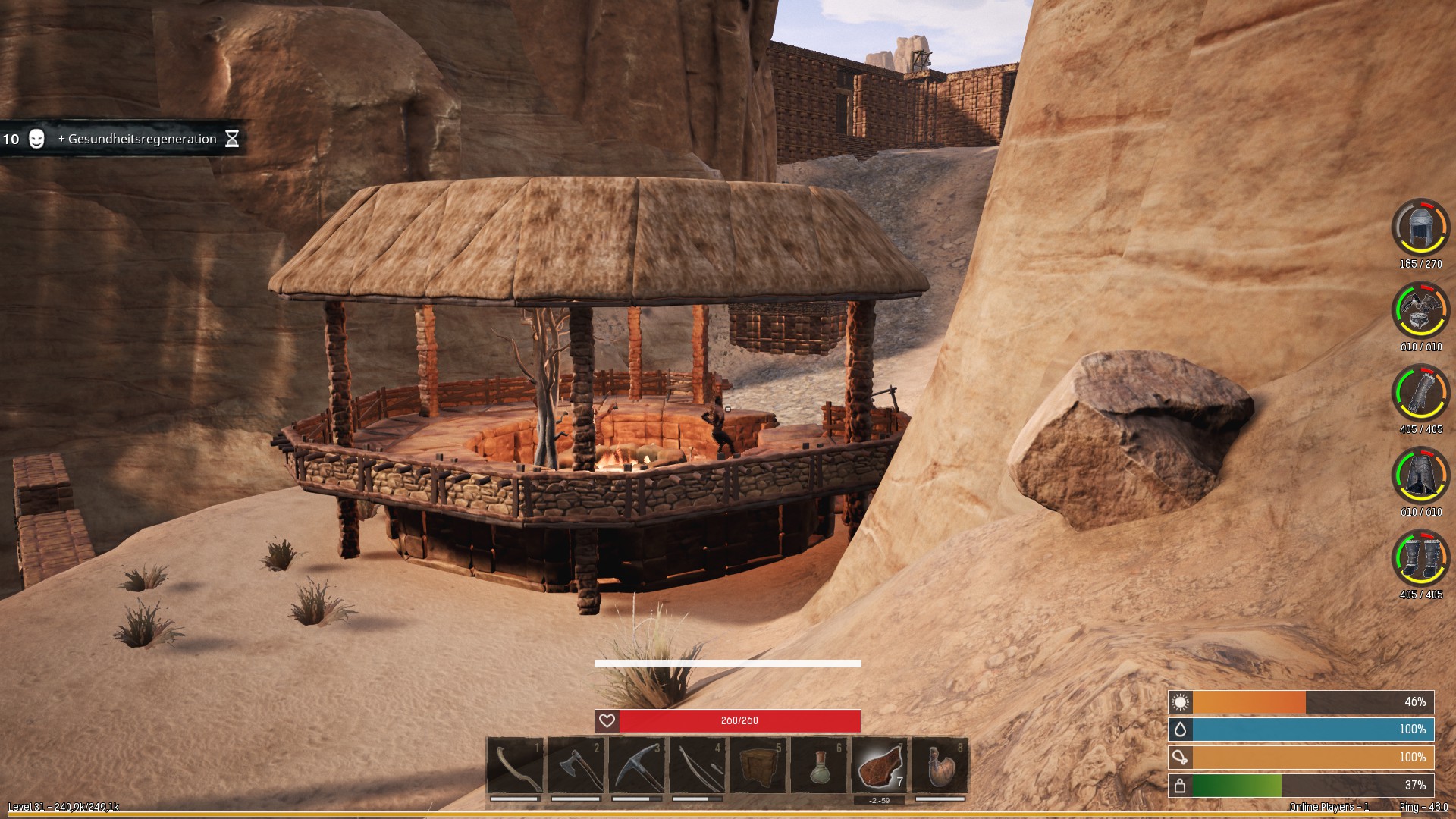Click the helmet armor durability icon

point(1420,227)
